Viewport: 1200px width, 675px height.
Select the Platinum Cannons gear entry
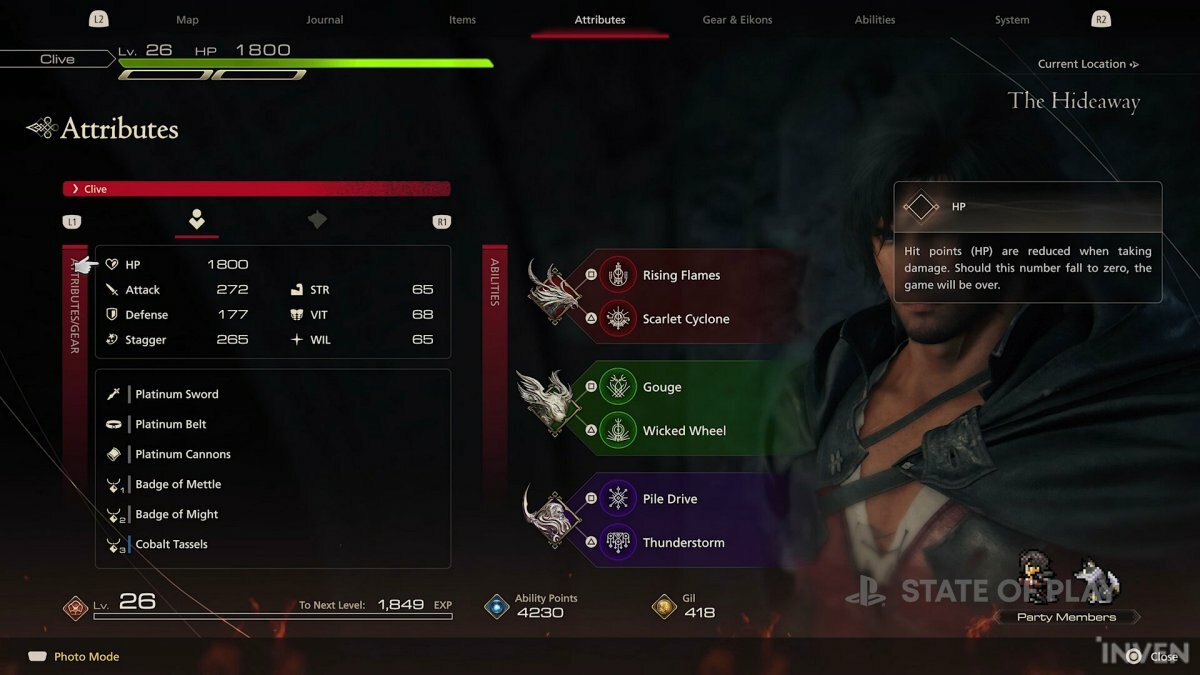click(183, 454)
